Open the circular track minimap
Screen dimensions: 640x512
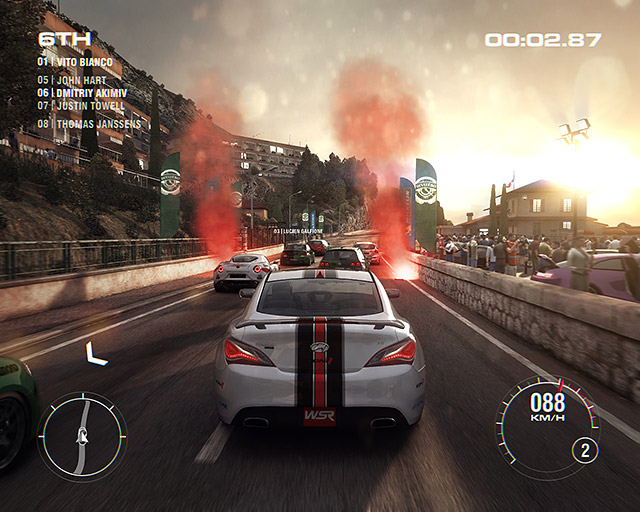click(82, 436)
